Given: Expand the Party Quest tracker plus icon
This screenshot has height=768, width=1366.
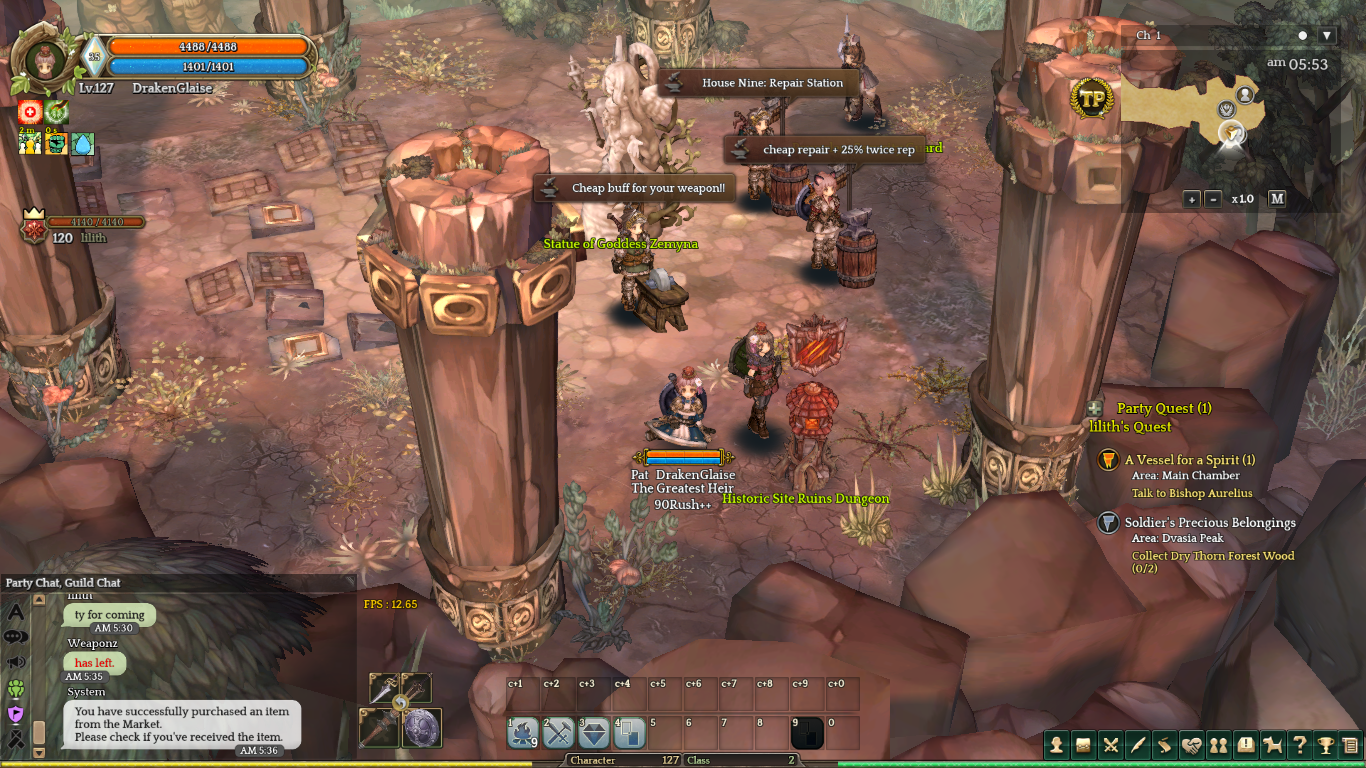Looking at the screenshot, I should (1095, 408).
